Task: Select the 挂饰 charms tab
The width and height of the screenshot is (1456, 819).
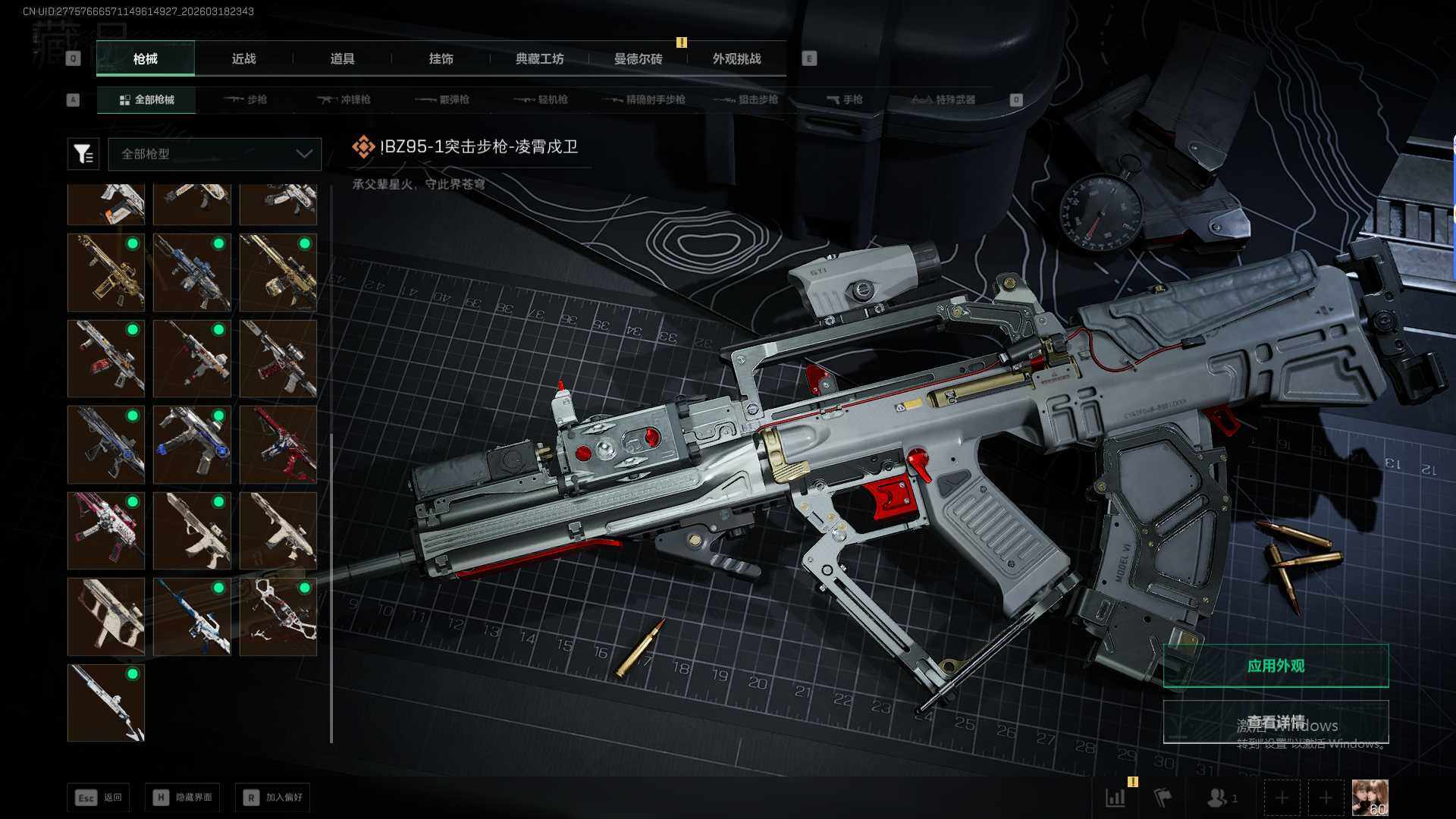Action: (441, 59)
